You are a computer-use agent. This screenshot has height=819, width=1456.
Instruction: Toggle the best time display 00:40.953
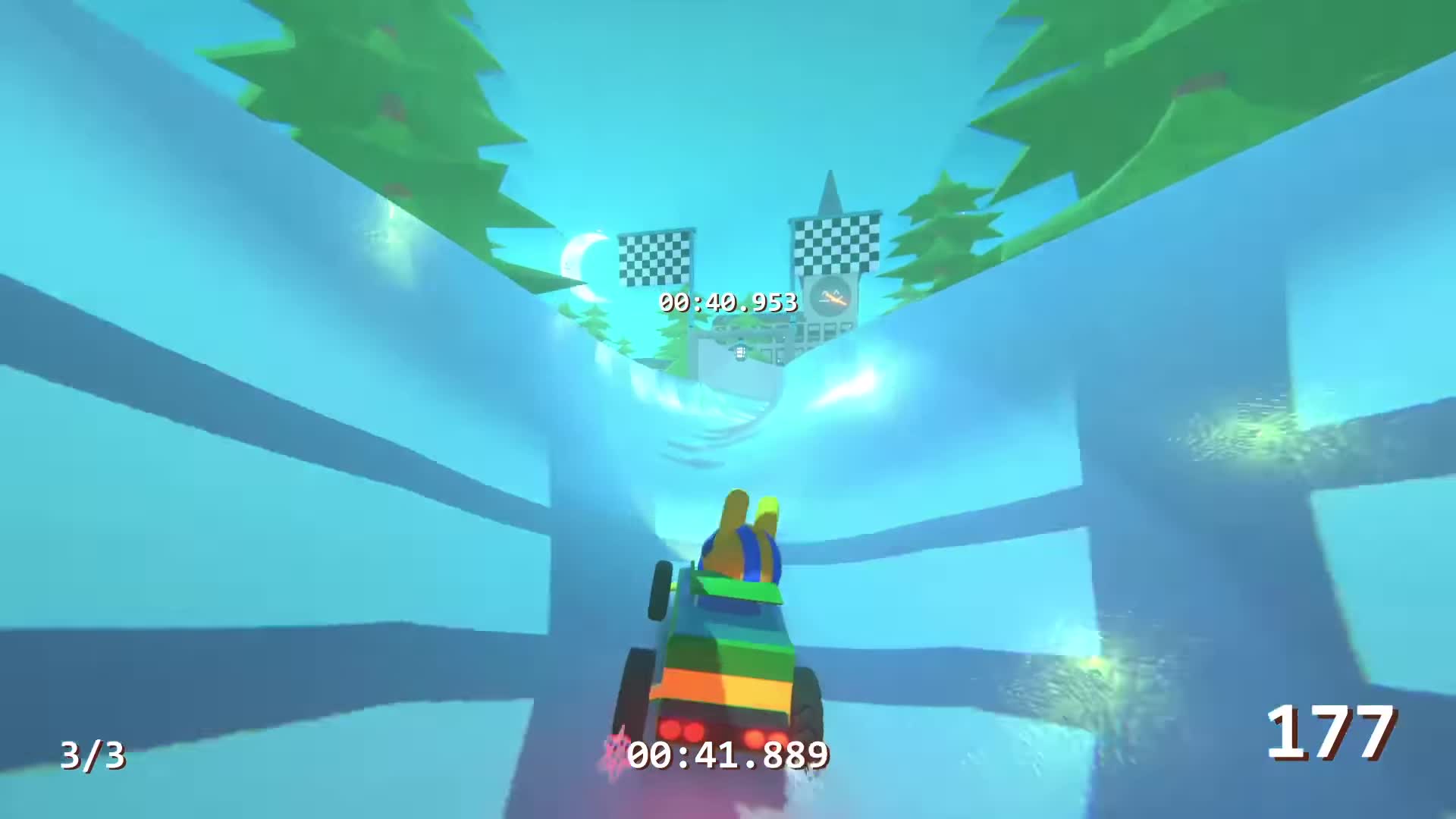pos(726,302)
